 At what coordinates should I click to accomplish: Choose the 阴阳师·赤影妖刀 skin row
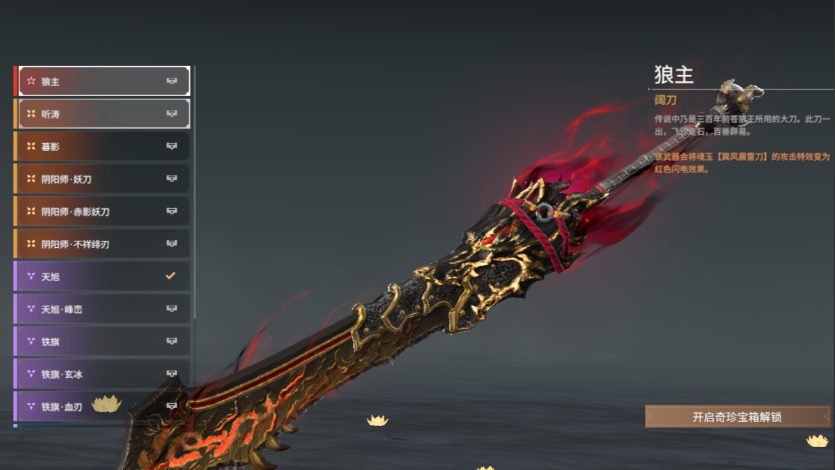102,212
